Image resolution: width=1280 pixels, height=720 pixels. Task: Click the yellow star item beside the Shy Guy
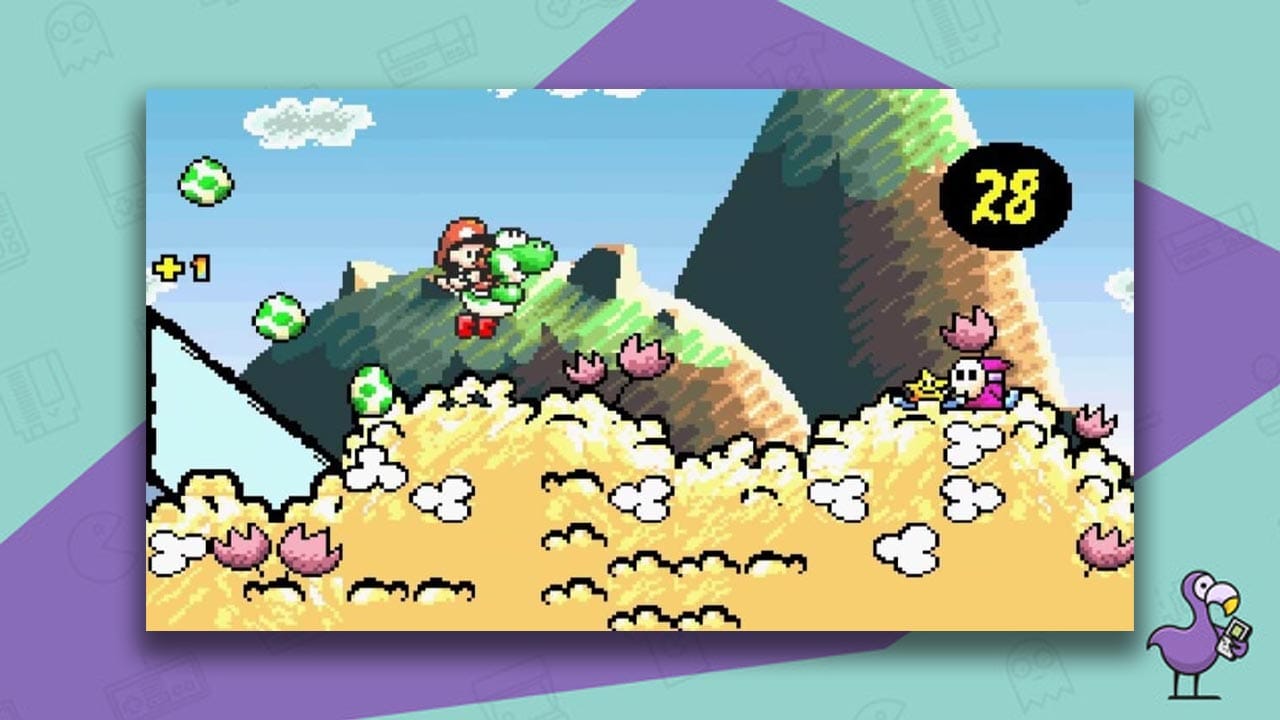pos(925,385)
